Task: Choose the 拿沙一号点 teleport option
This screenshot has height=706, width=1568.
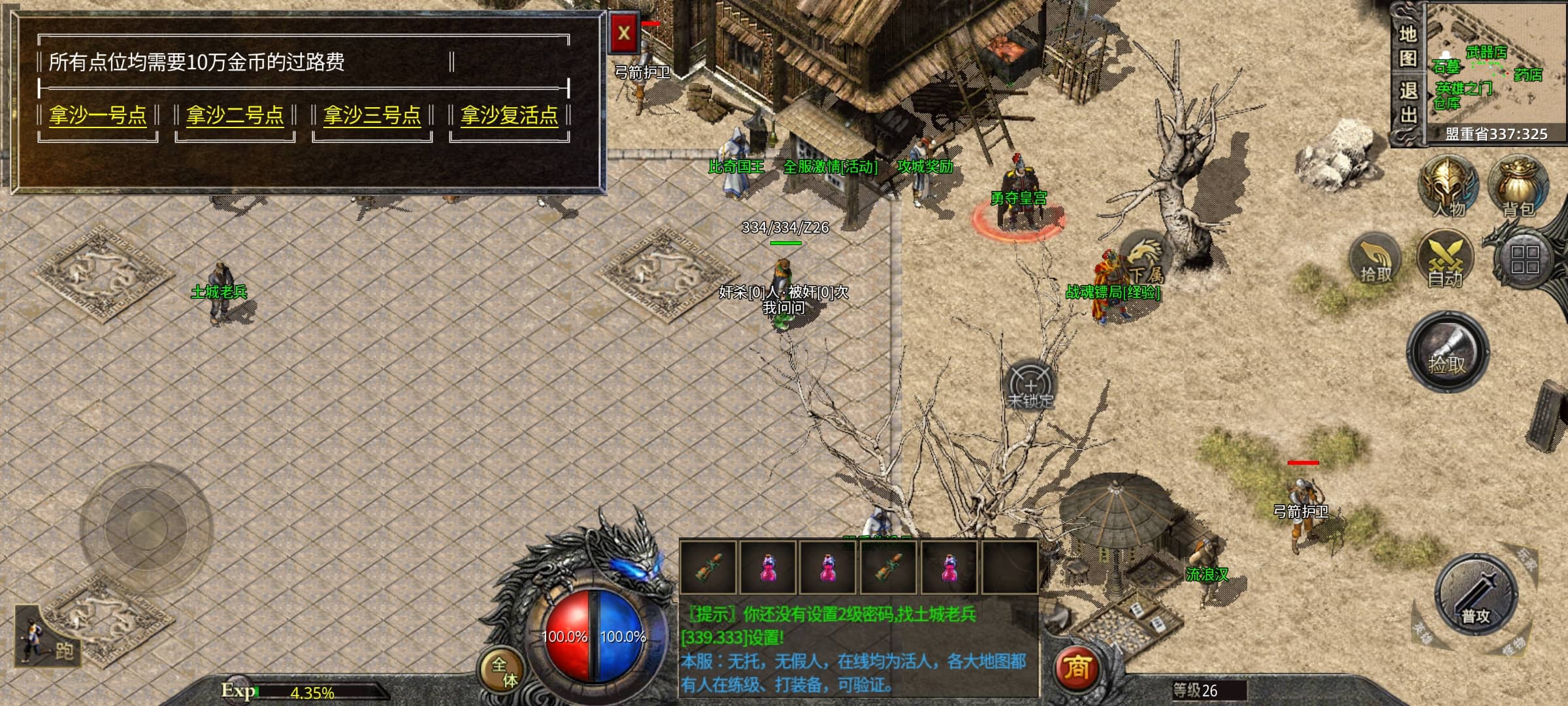Action: click(98, 116)
